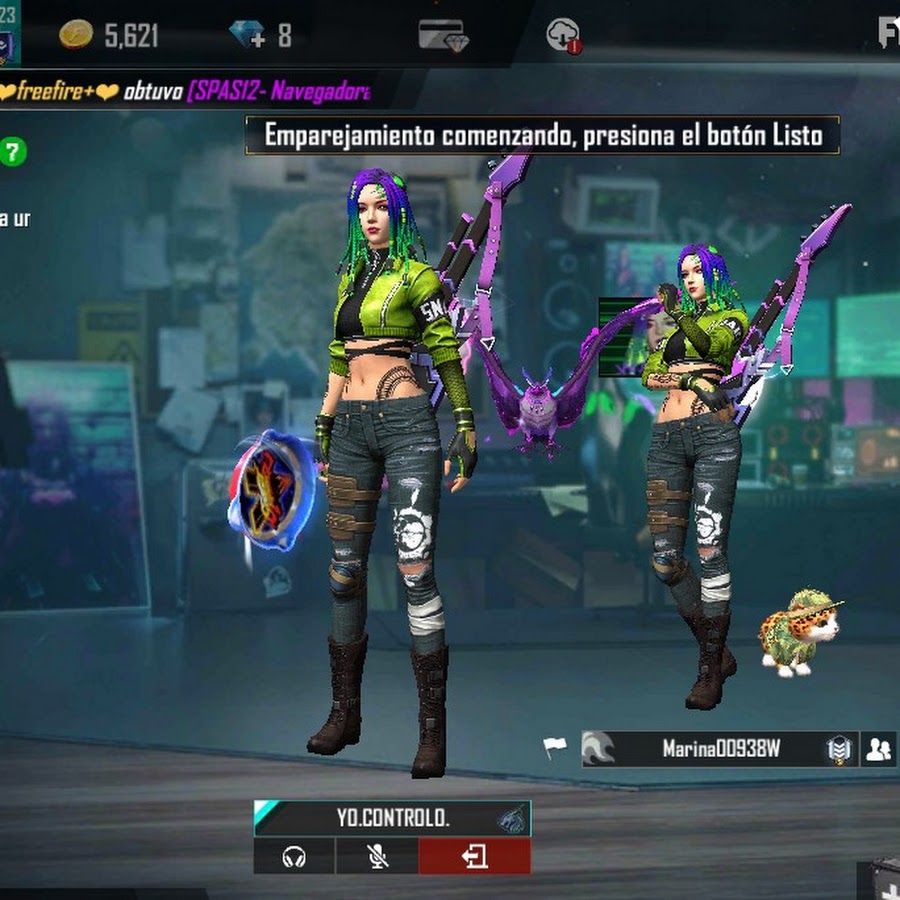Open the membership card icon

coord(442,35)
